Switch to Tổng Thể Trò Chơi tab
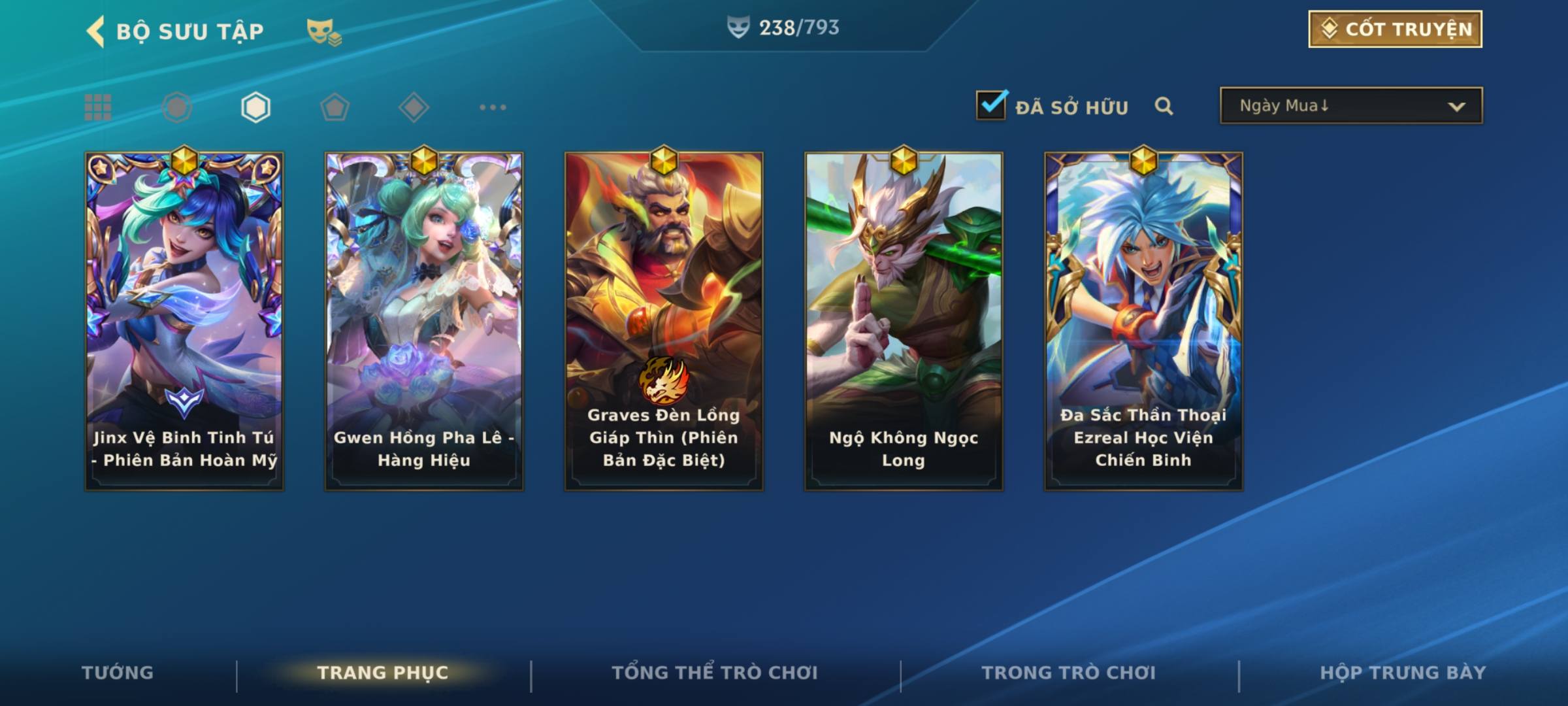Image resolution: width=1568 pixels, height=706 pixels. tap(715, 673)
